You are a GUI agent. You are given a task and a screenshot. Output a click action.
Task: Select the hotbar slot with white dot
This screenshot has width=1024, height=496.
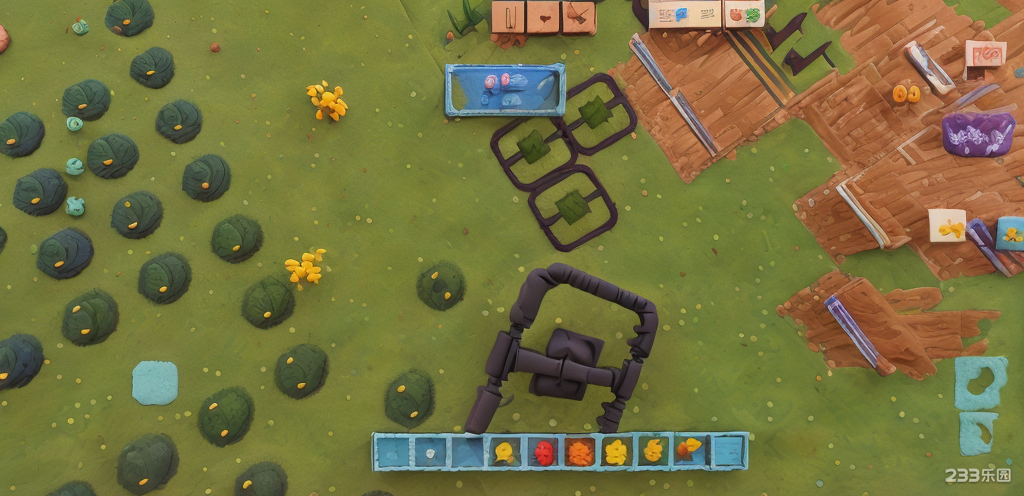[x=430, y=452]
